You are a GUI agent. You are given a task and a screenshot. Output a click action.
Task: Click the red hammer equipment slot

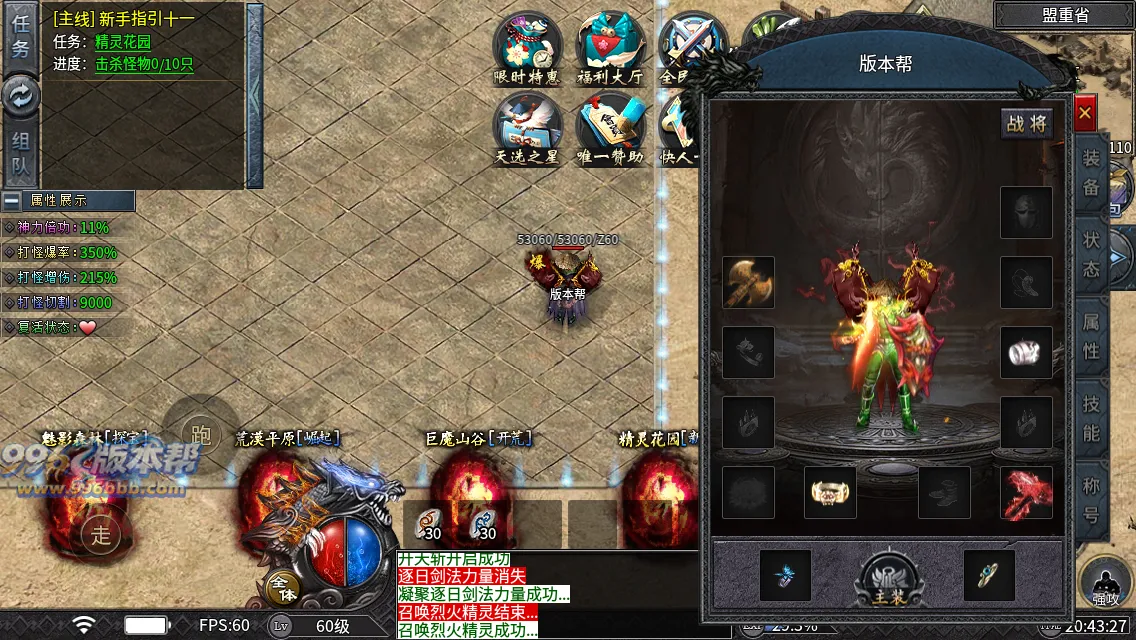point(1026,493)
